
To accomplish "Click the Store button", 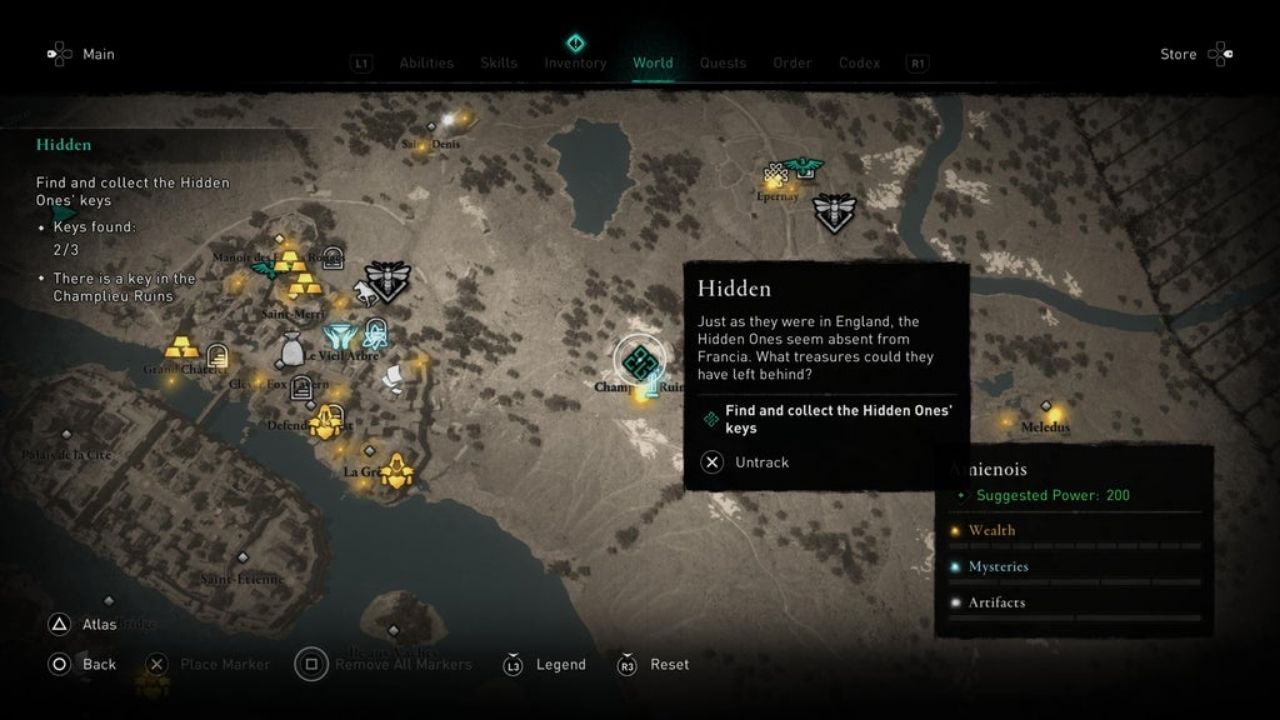I will point(1179,54).
